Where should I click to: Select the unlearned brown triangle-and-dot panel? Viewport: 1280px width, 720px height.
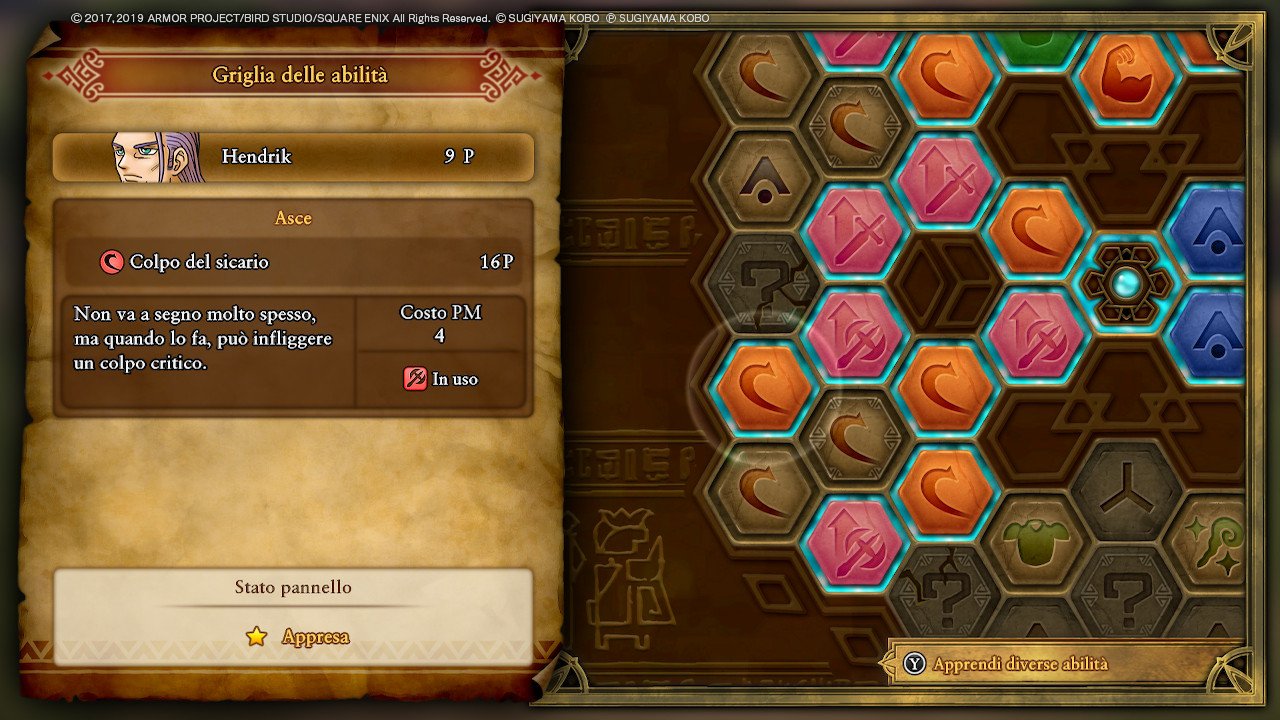[764, 180]
